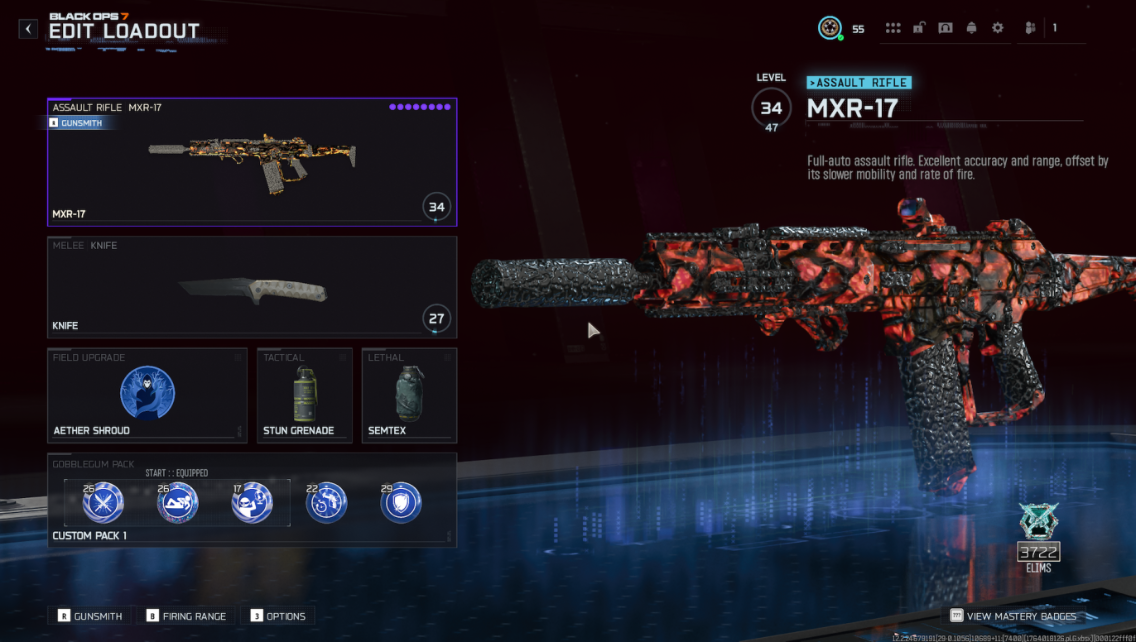Enter the Firing Range
This screenshot has width=1136, height=642.
187,616
